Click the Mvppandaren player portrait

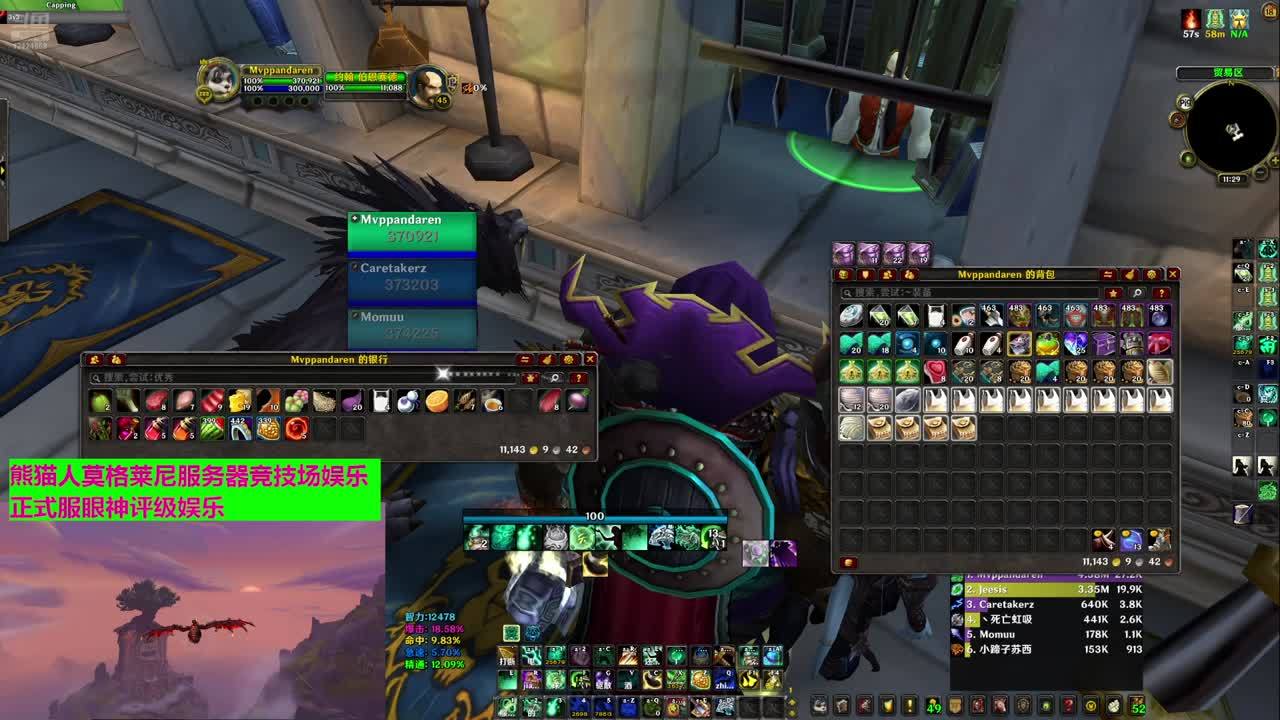pos(218,82)
